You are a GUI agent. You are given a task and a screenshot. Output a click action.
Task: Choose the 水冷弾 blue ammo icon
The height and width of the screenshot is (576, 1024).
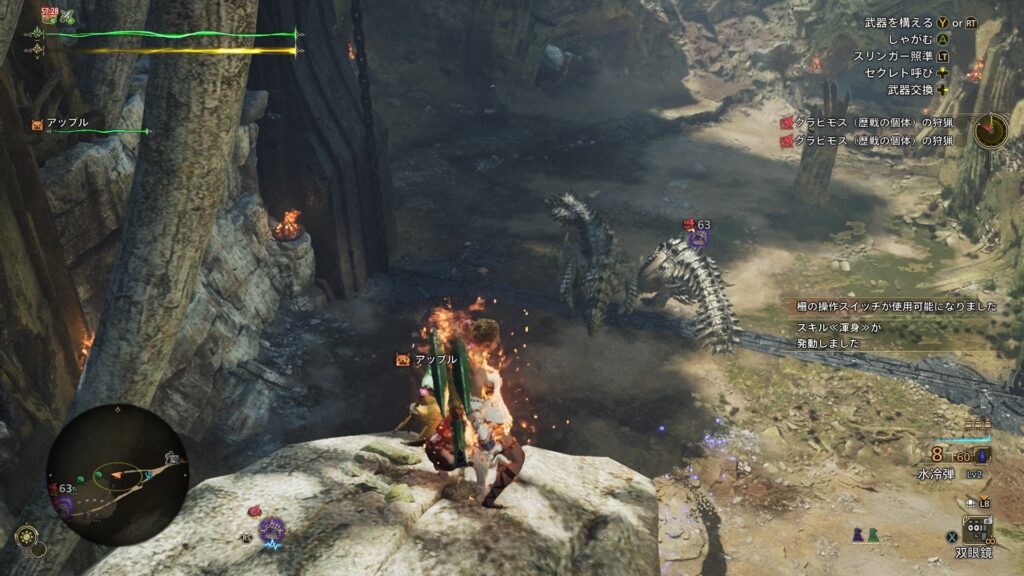(x=981, y=455)
